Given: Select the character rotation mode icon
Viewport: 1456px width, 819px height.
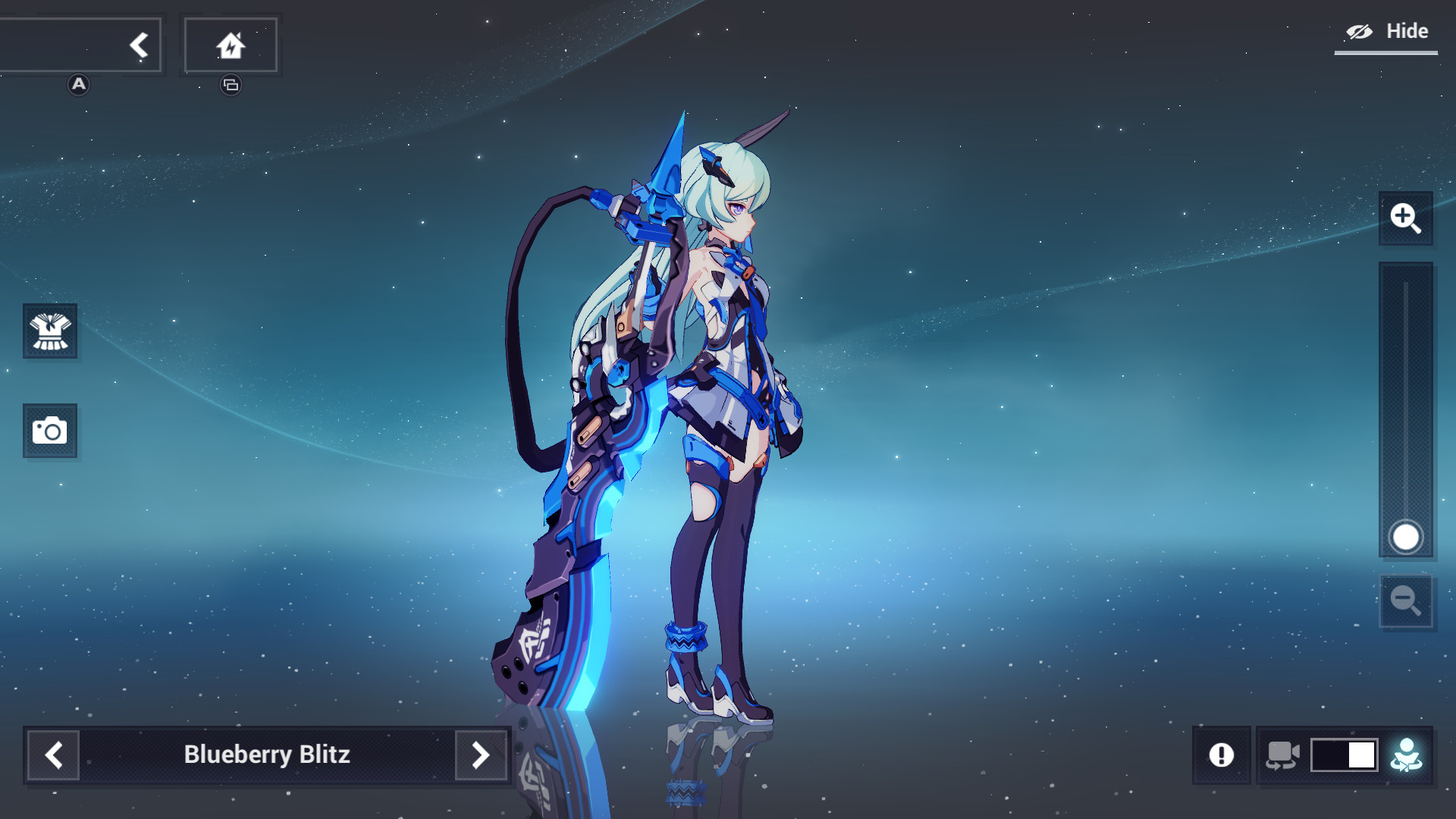Looking at the screenshot, I should click(1404, 755).
